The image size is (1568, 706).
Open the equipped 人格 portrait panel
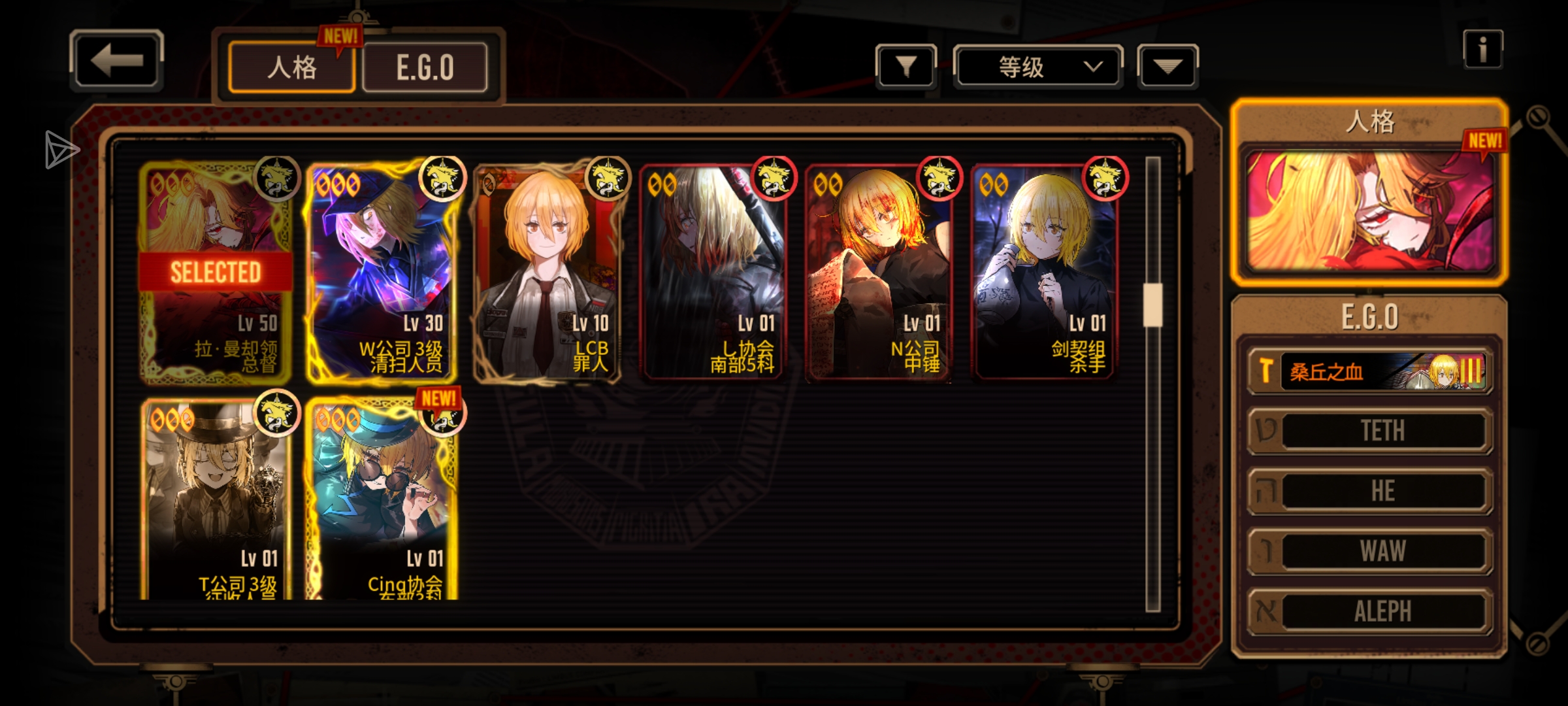(x=1370, y=210)
